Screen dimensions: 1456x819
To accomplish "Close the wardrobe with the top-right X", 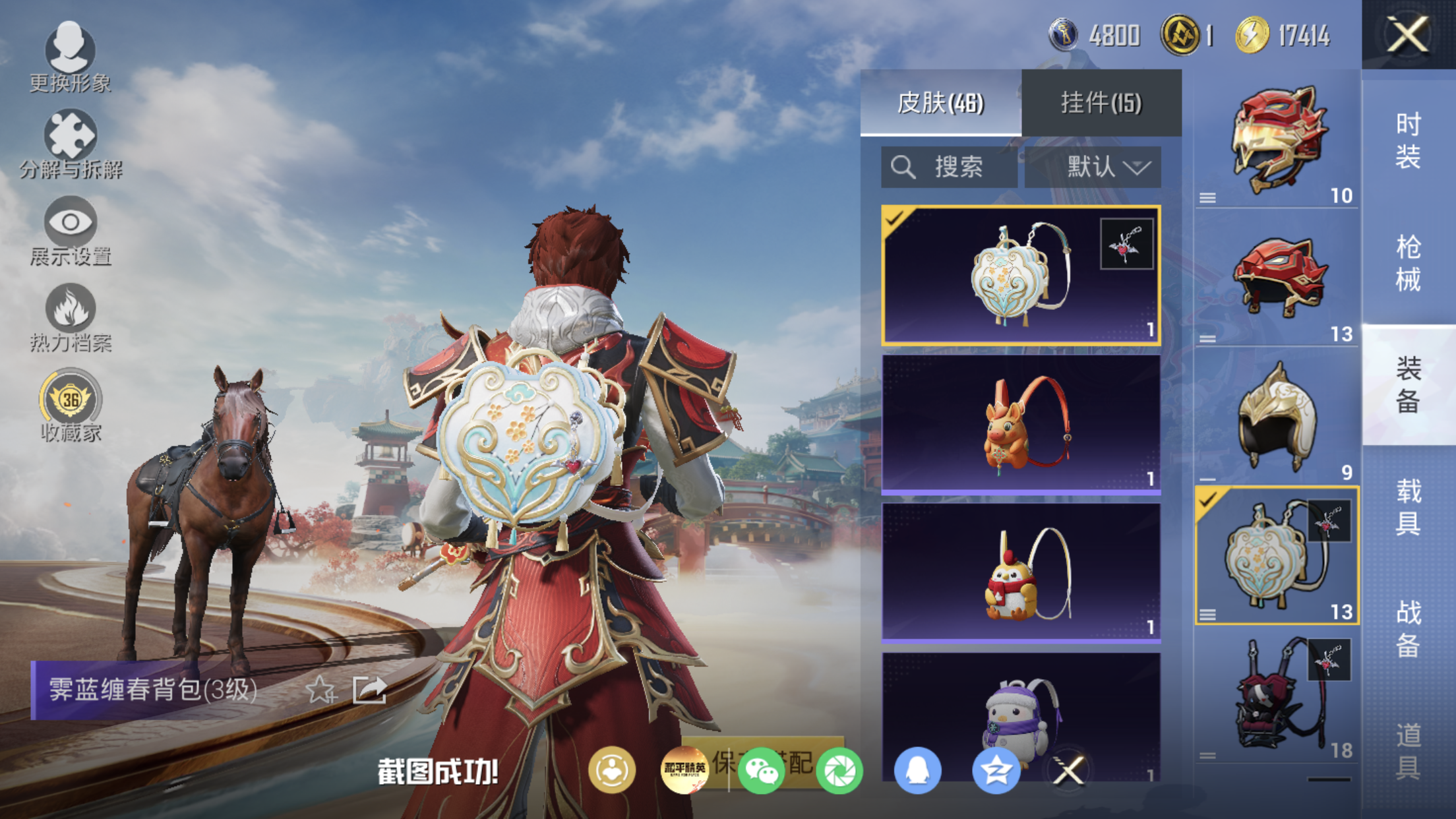I will pyautogui.click(x=1408, y=34).
